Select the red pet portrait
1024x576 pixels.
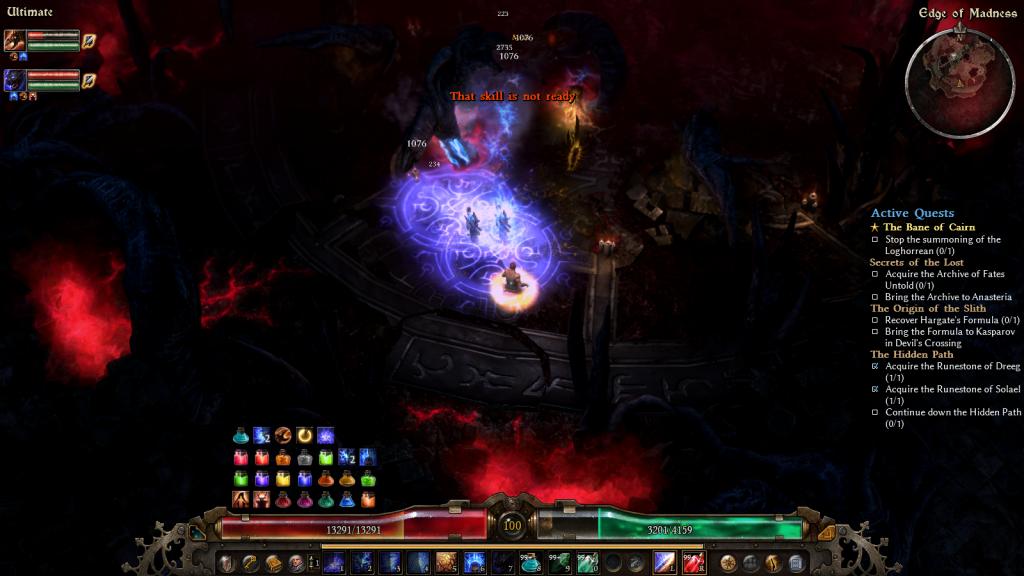(x=15, y=41)
